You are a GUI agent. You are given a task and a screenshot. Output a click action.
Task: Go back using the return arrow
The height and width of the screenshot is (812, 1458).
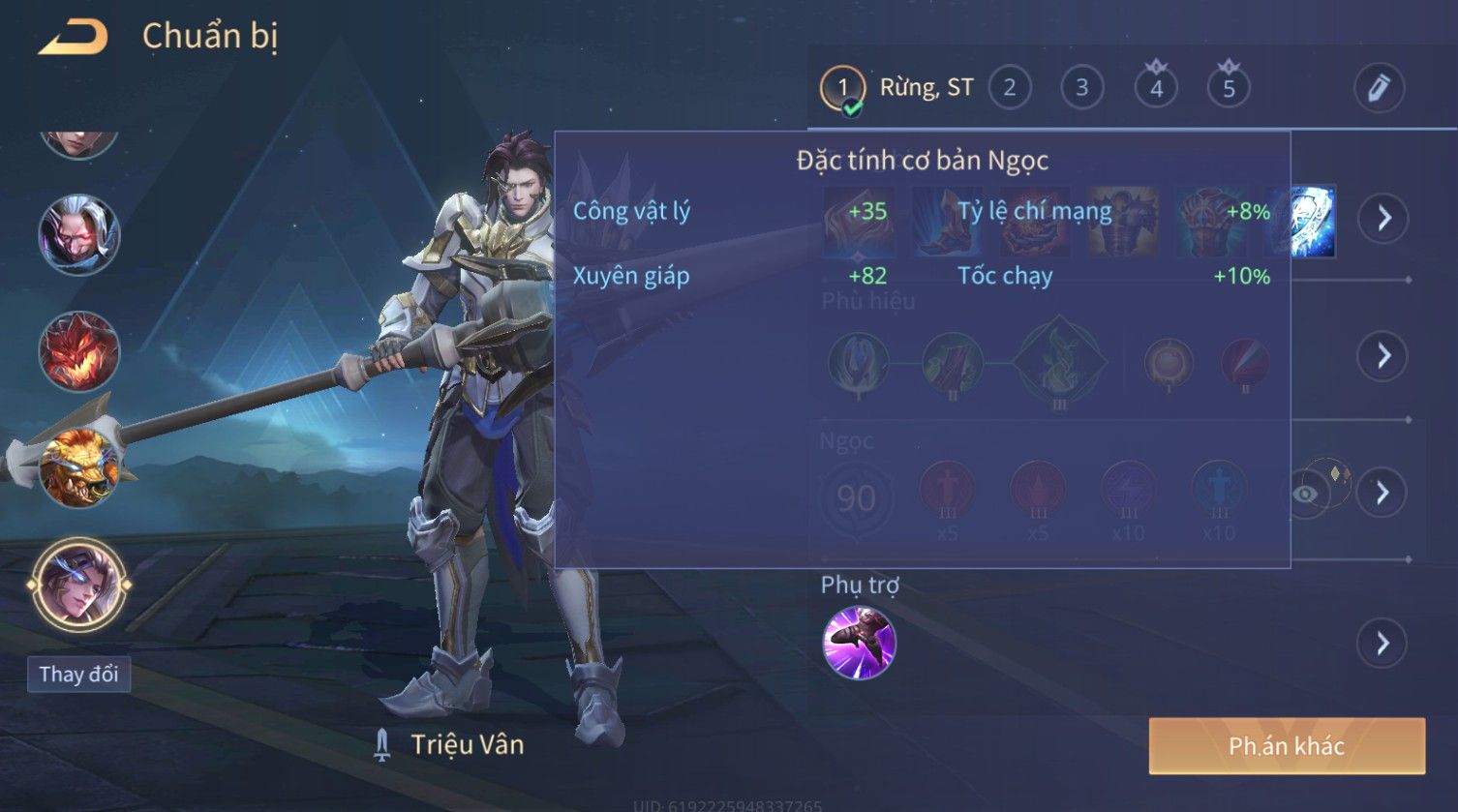73,38
